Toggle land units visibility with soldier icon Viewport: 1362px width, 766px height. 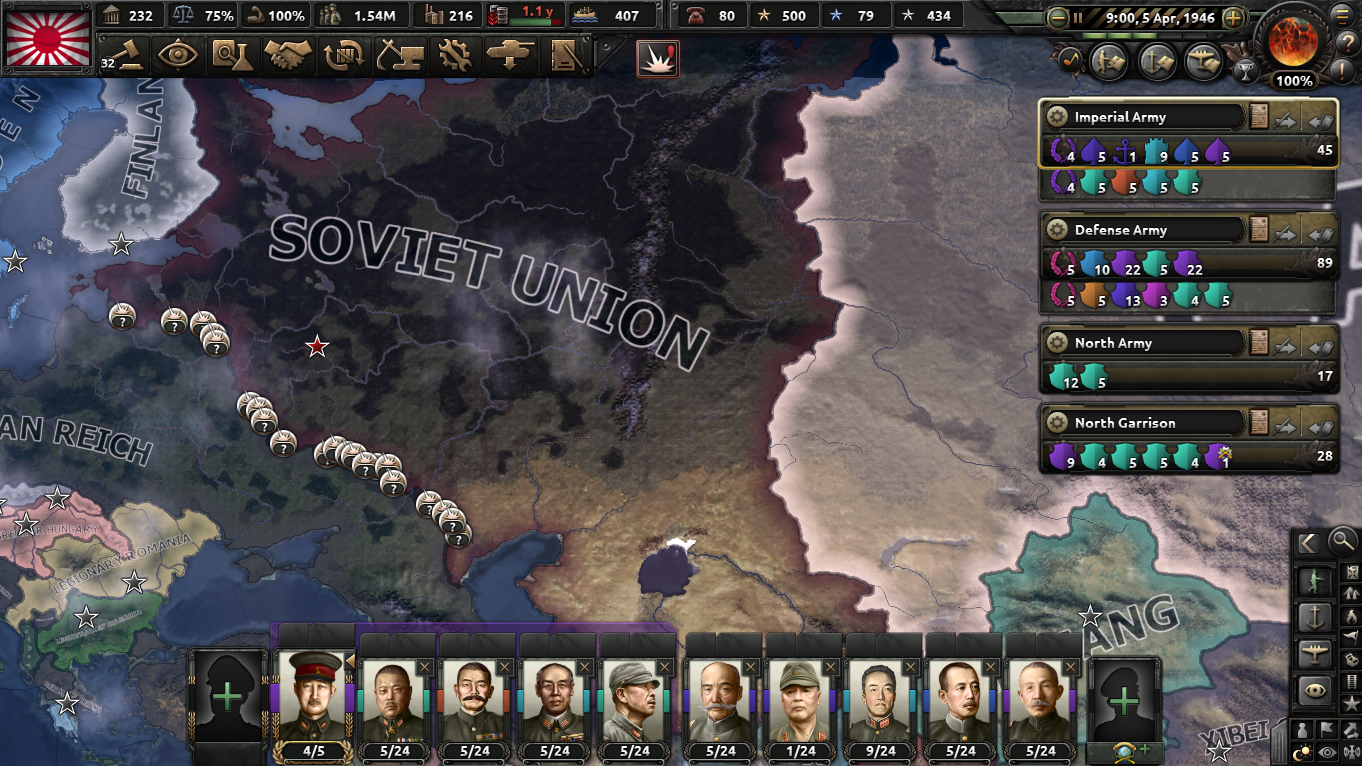pyautogui.click(x=1316, y=578)
